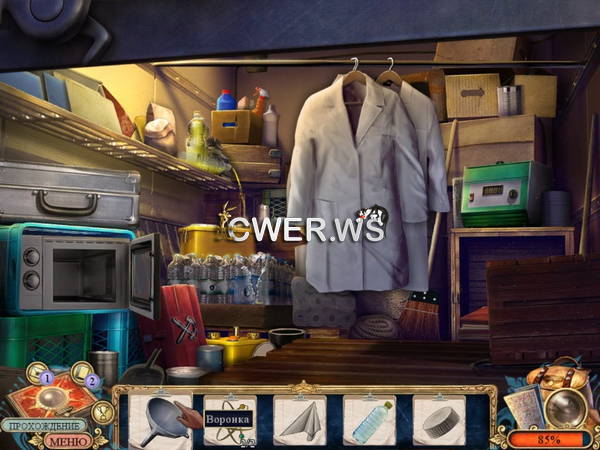
Task: Select the hockey puck item slot
Action: (439, 418)
